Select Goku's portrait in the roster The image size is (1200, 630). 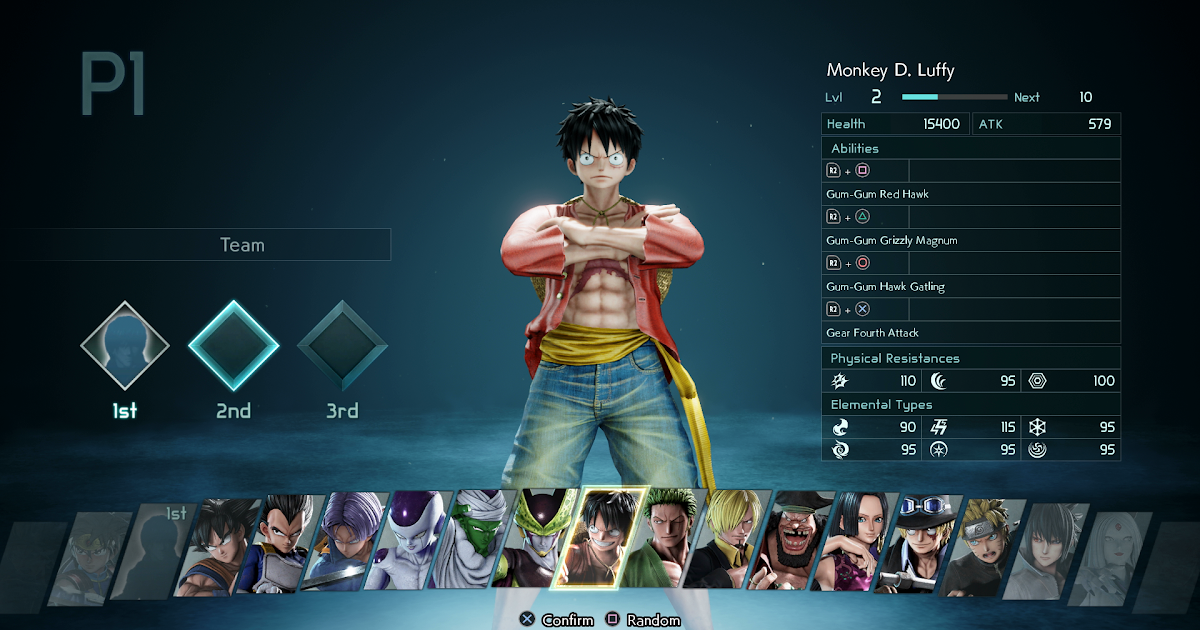tap(217, 547)
